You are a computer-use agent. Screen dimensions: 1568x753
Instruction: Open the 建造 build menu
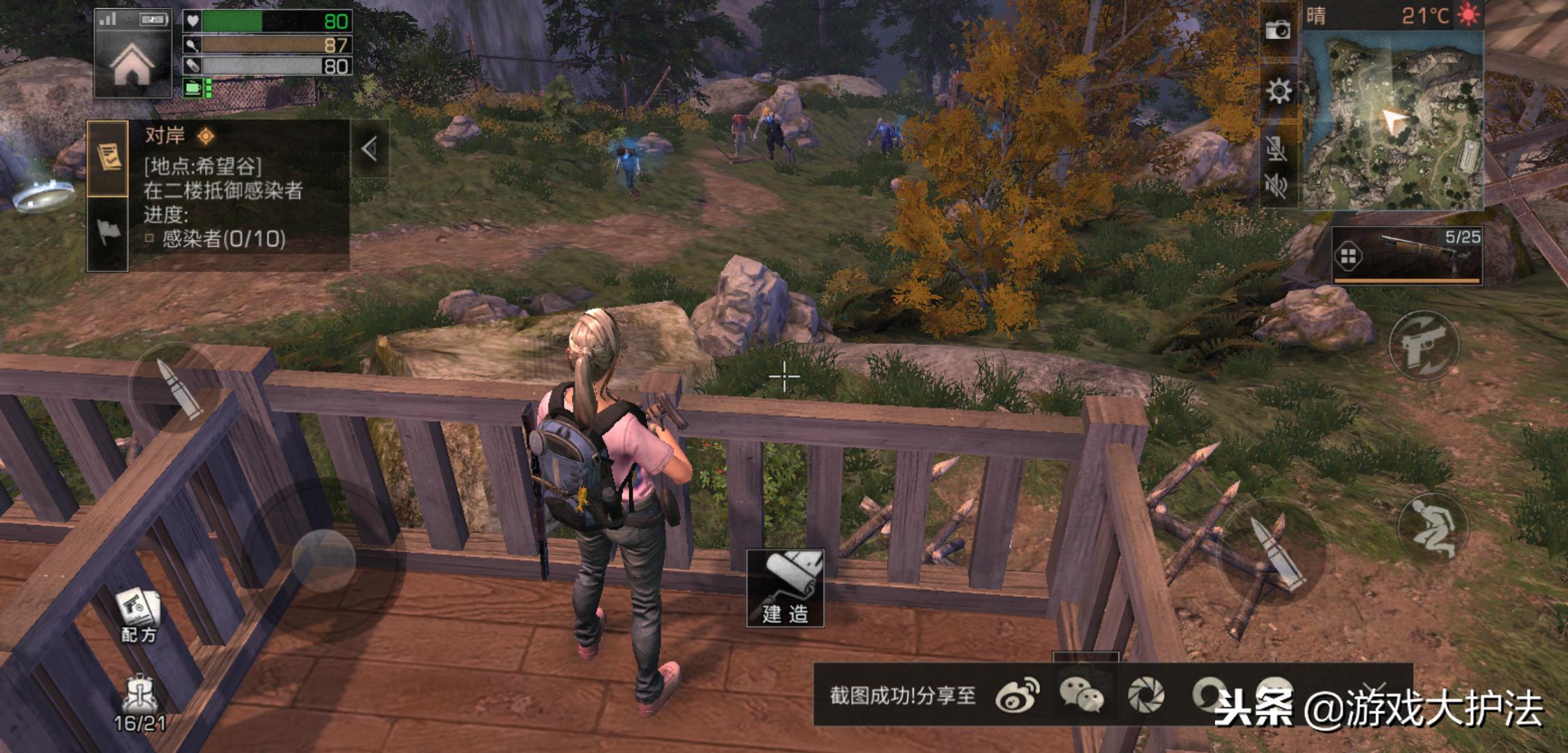pos(785,588)
